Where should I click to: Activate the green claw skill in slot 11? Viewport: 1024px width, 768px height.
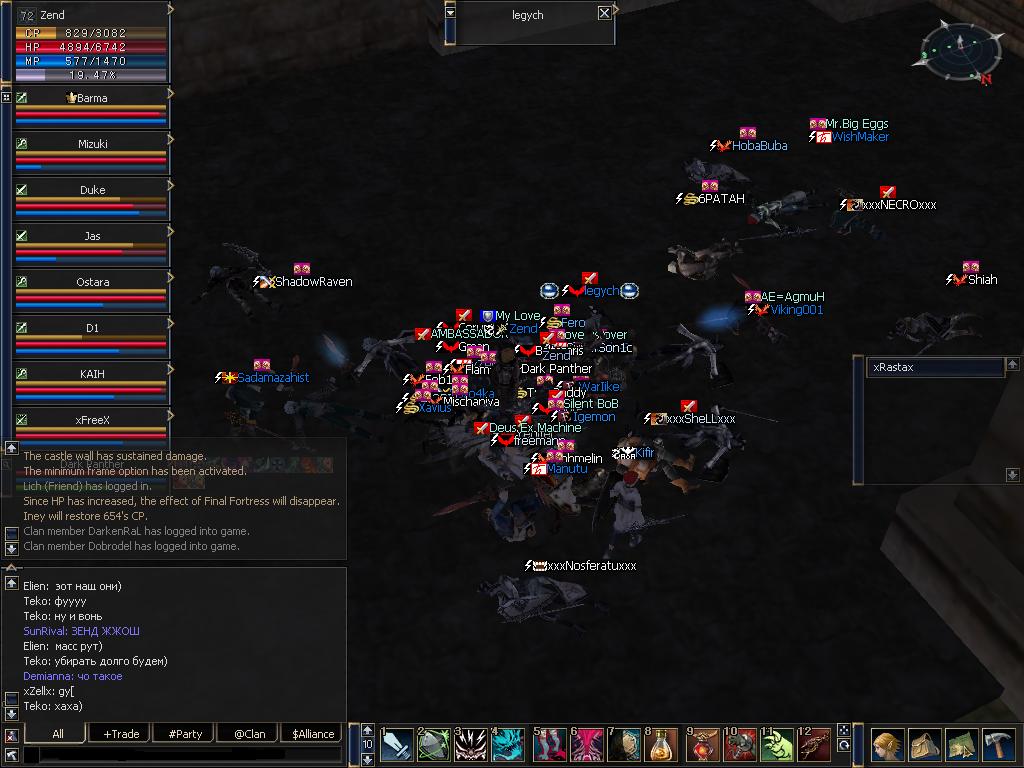pos(776,746)
